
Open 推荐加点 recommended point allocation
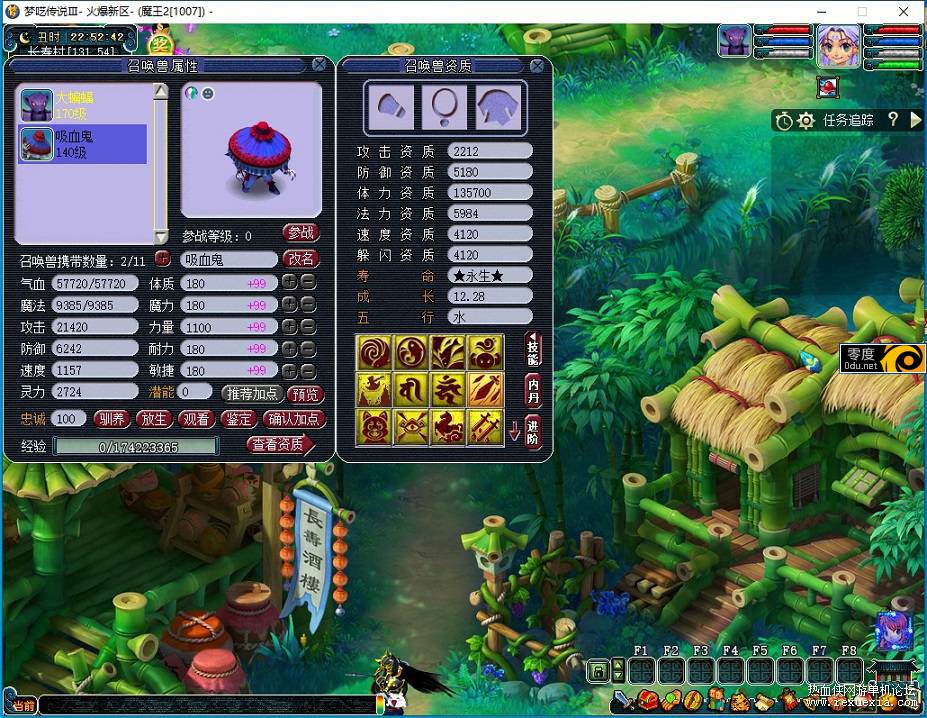tap(251, 394)
